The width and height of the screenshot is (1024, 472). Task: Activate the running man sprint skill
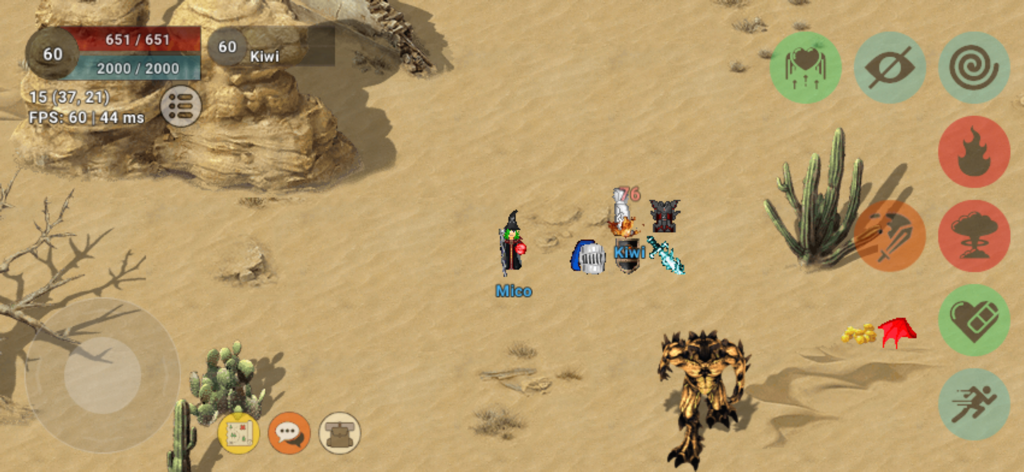tap(973, 404)
